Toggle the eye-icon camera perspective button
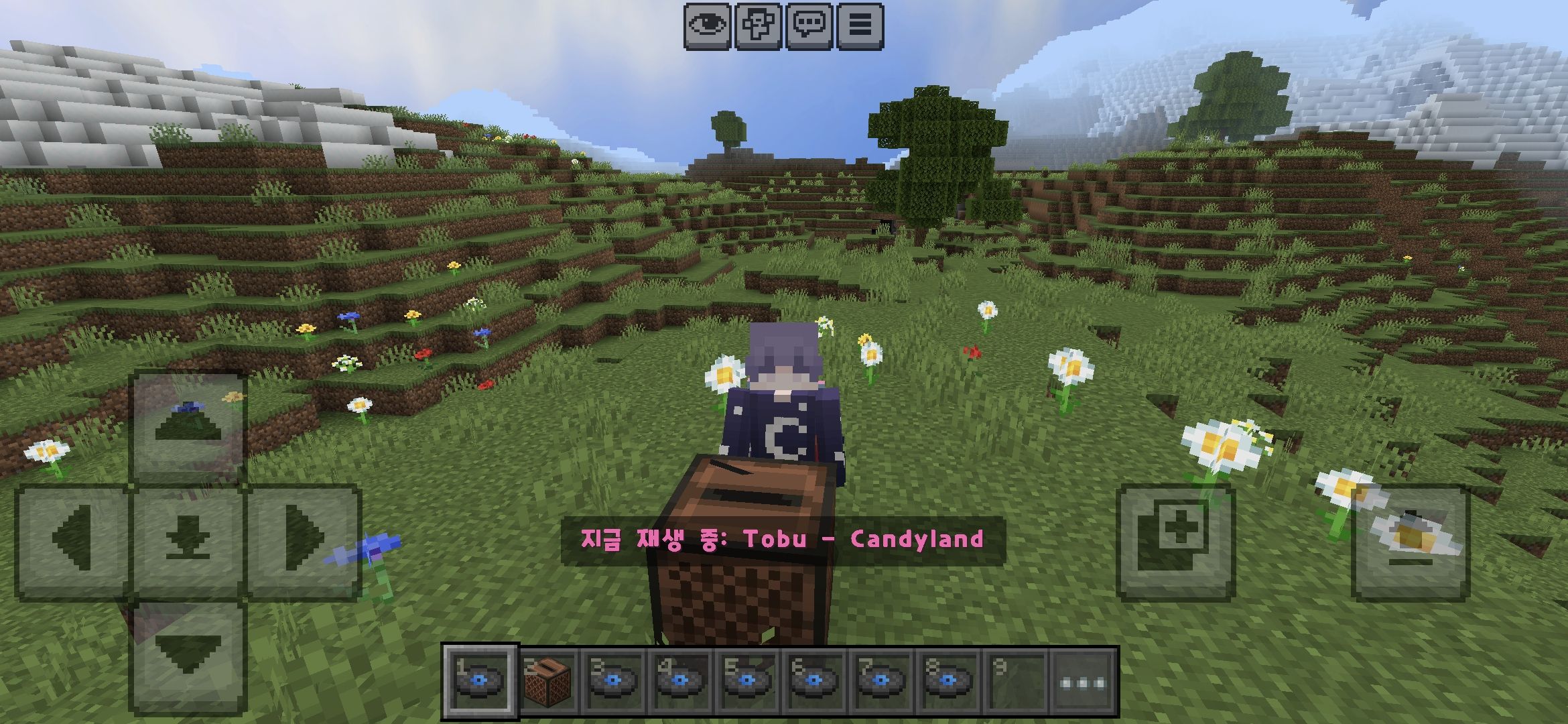1568x724 pixels. tap(707, 26)
